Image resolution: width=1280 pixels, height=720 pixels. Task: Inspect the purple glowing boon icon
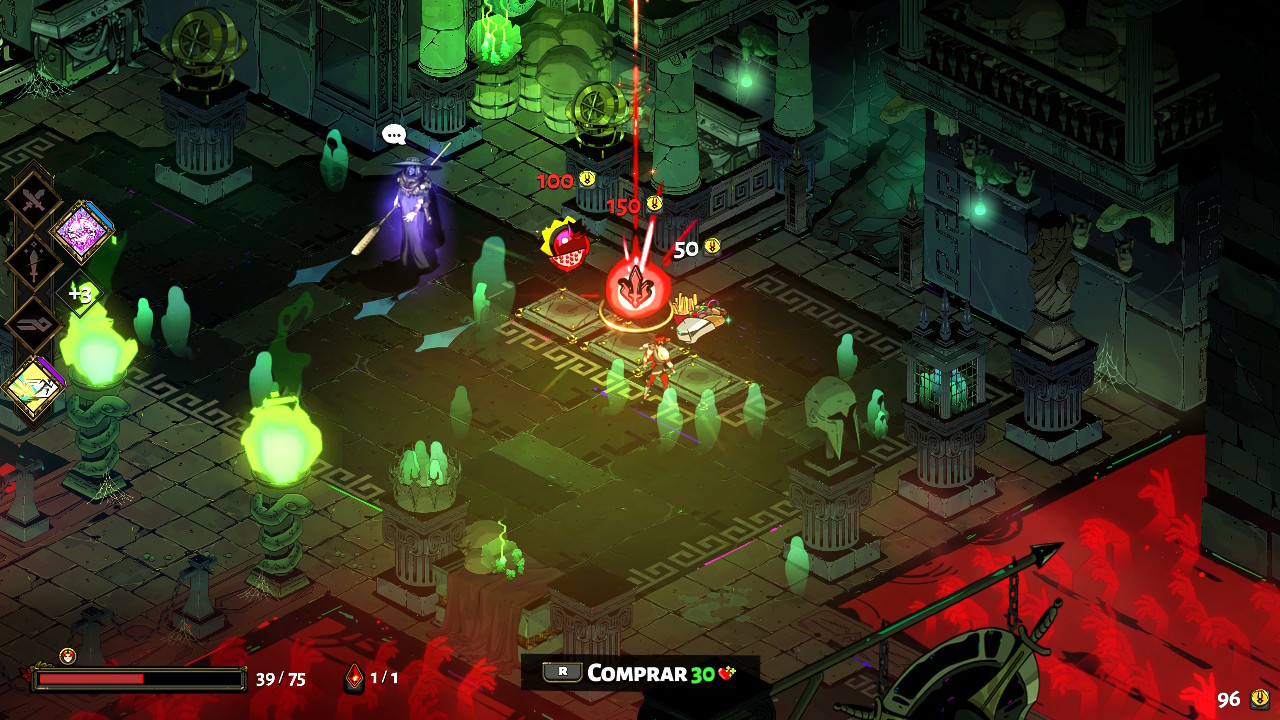[82, 232]
